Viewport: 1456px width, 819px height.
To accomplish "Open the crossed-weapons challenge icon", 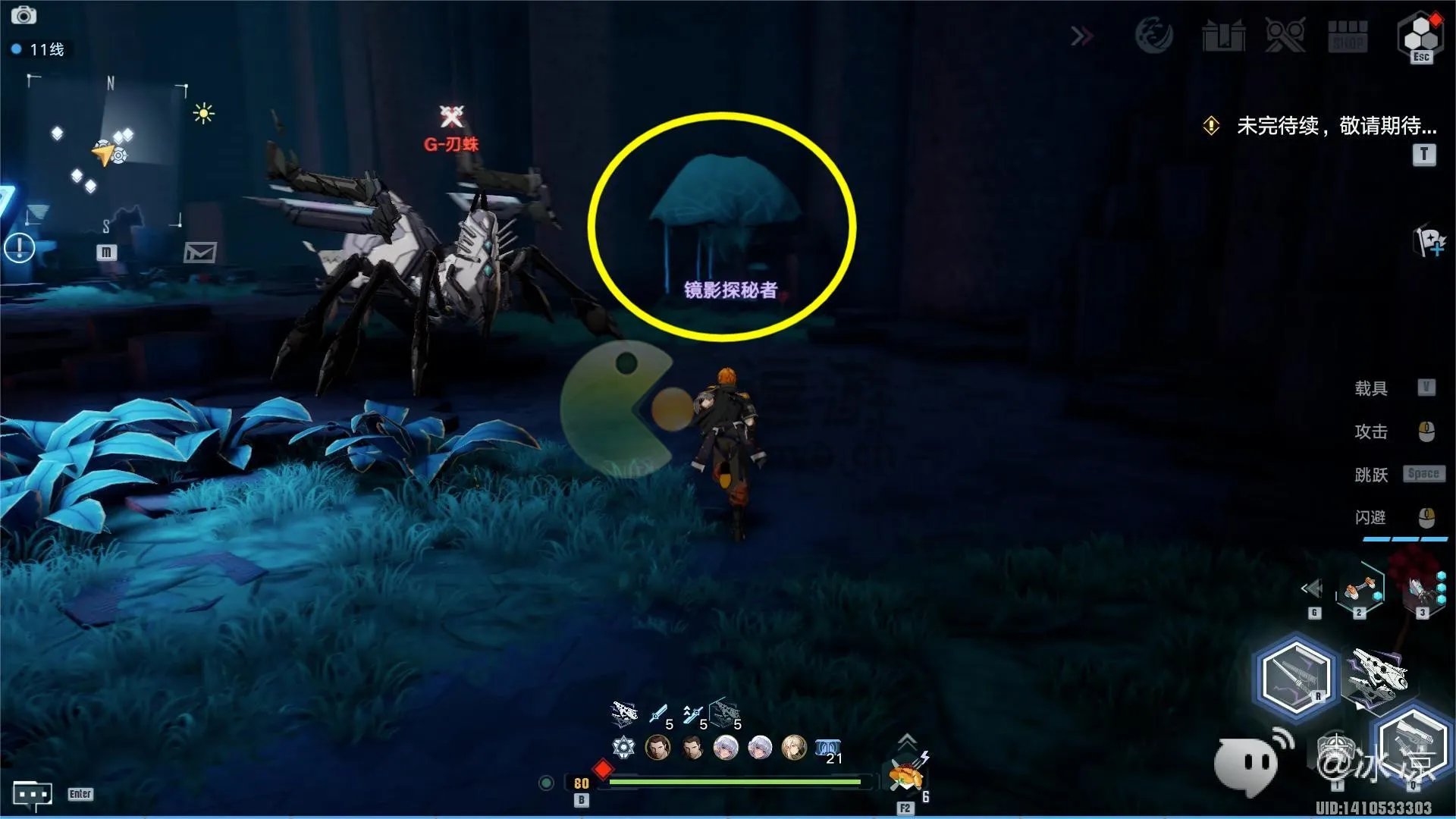I will (x=1285, y=36).
